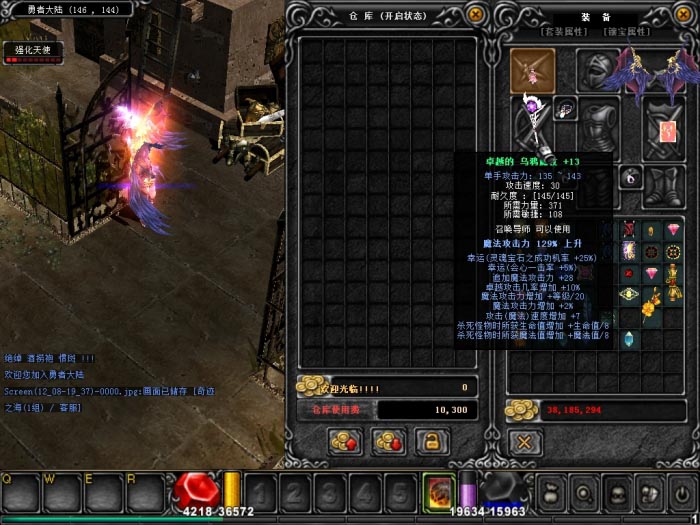
Task: Select the 强化天使 buff status box
Action: point(32,52)
